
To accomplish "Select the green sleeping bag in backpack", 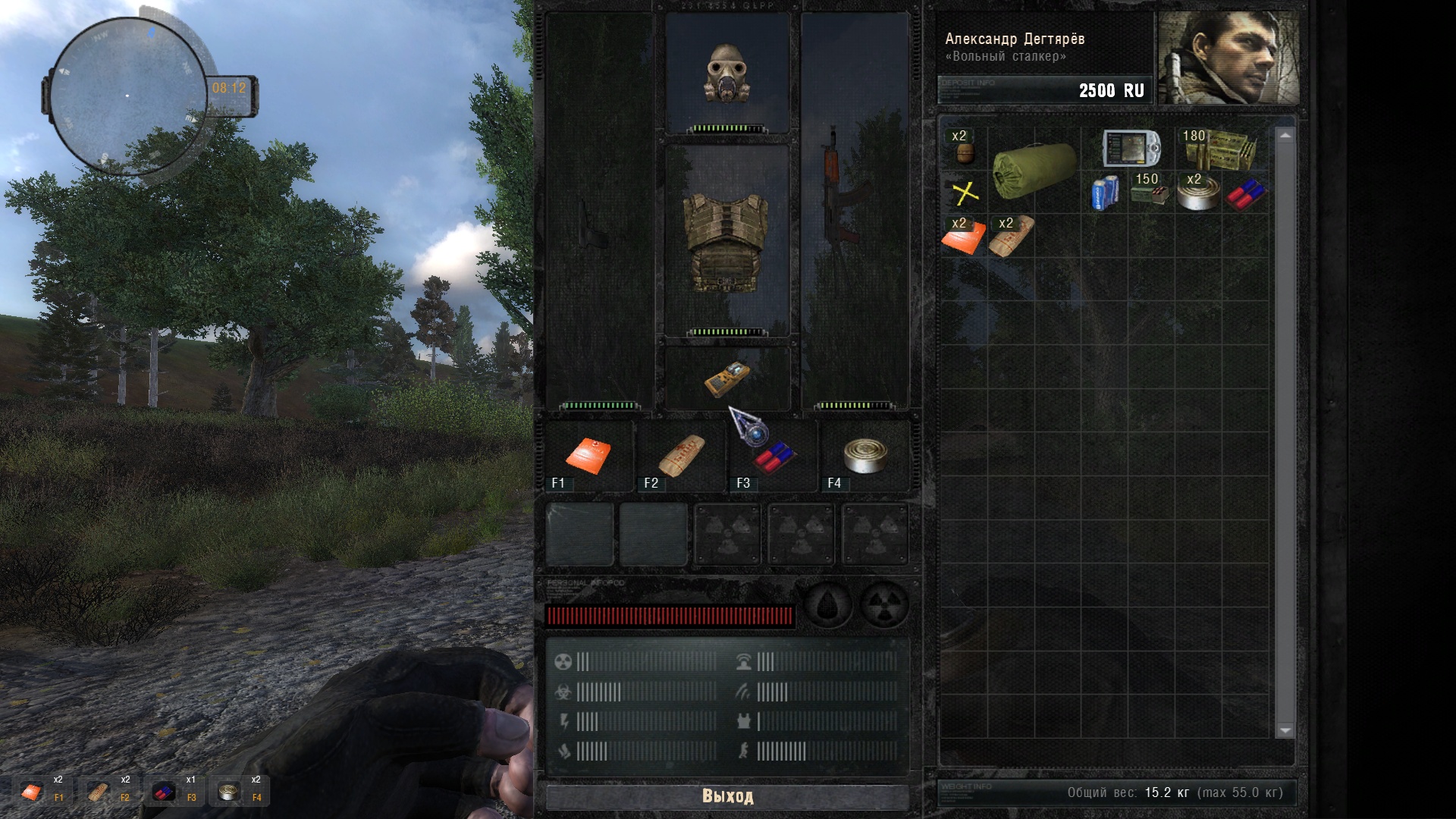I will (x=1034, y=171).
